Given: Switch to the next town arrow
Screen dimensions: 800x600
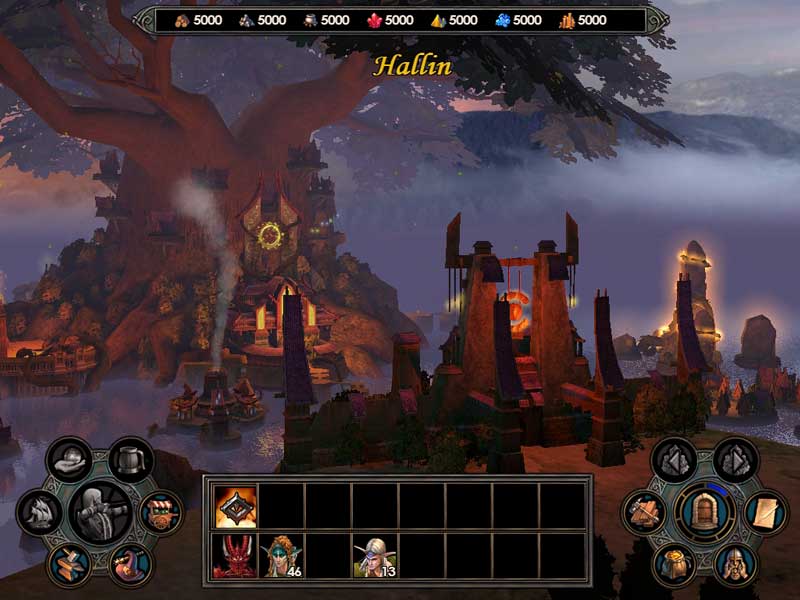Looking at the screenshot, I should [736, 460].
